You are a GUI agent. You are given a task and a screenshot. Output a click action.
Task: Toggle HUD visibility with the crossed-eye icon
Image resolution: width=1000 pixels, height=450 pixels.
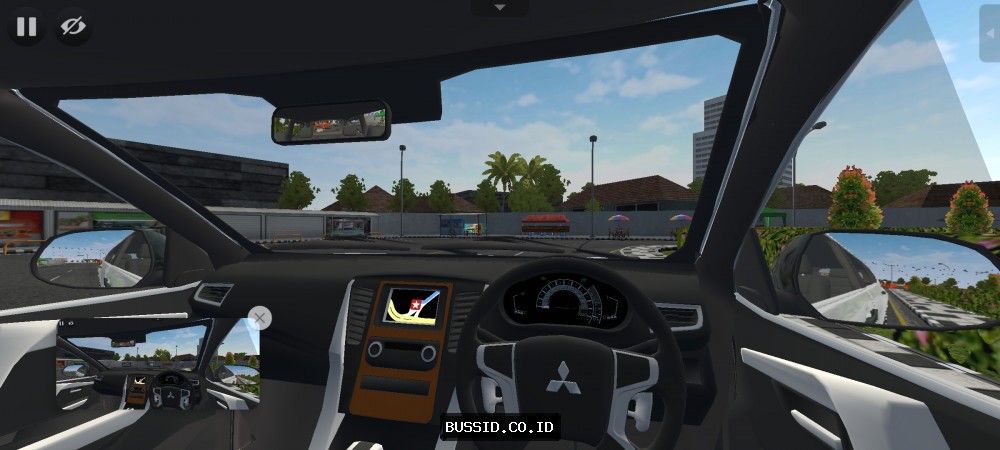click(x=73, y=27)
